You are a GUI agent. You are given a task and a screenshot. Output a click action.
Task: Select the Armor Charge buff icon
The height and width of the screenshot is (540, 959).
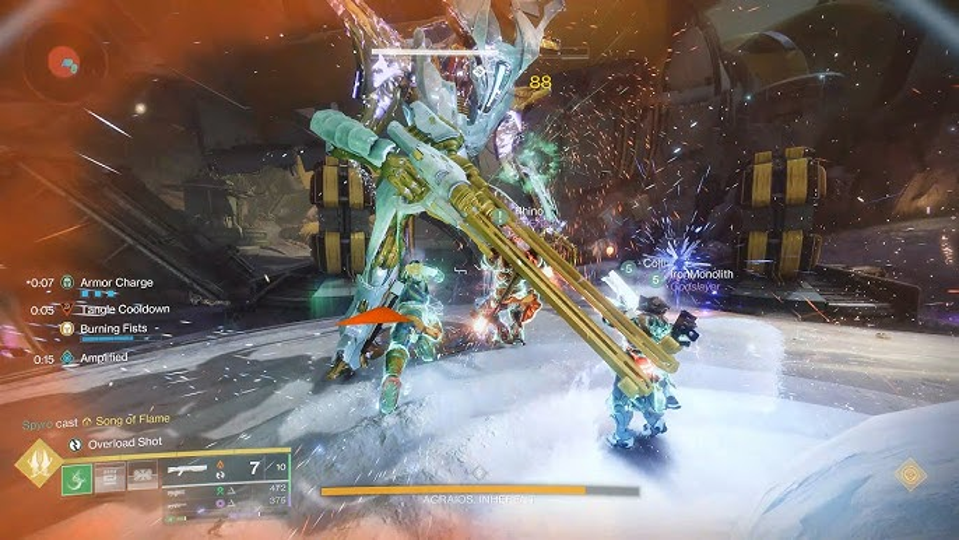67,283
